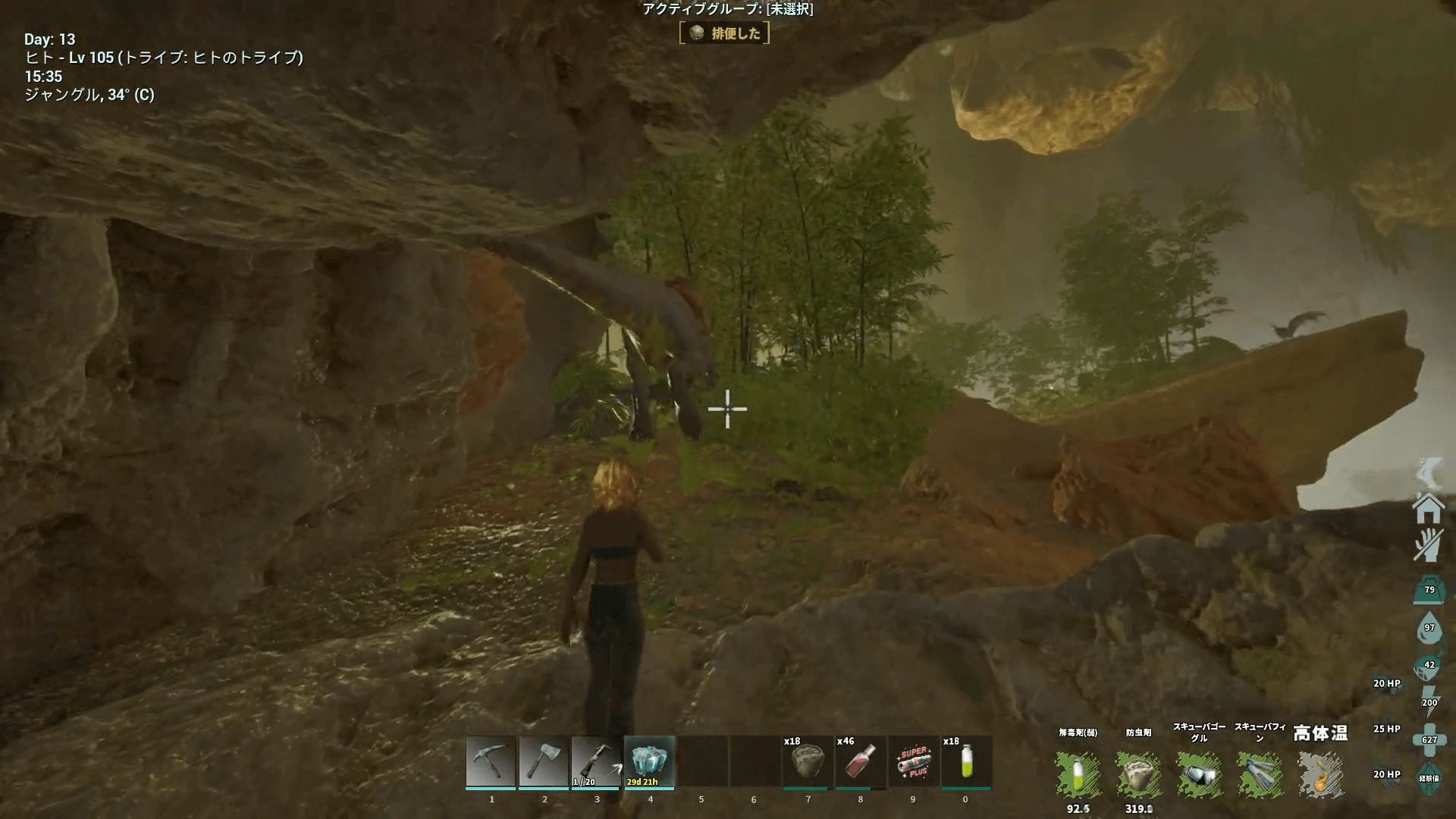Click the hyperthermia status icon
This screenshot has width=1456, height=819.
coord(1320,775)
